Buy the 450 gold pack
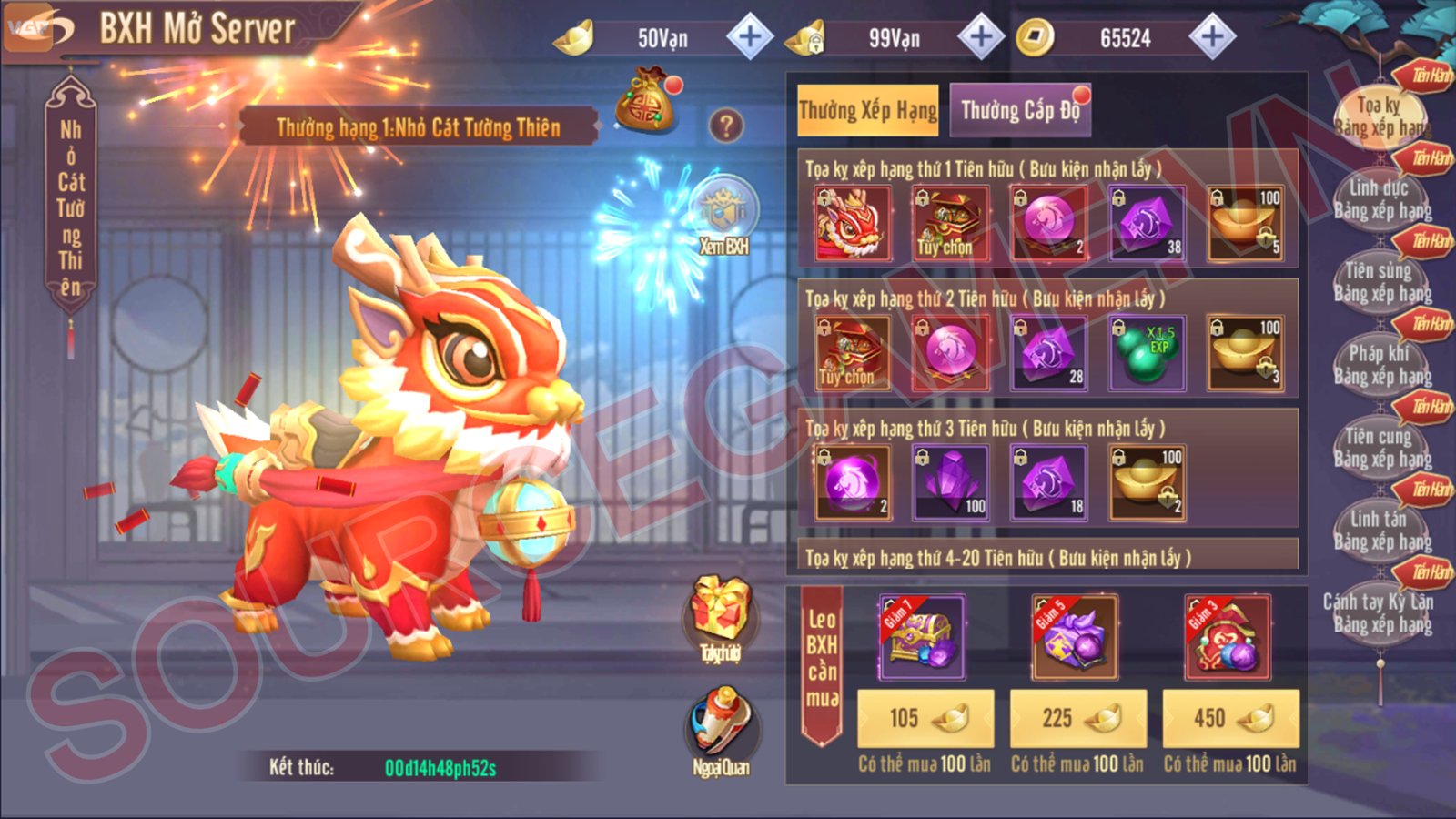Viewport: 1456px width, 819px height. 1230,718
